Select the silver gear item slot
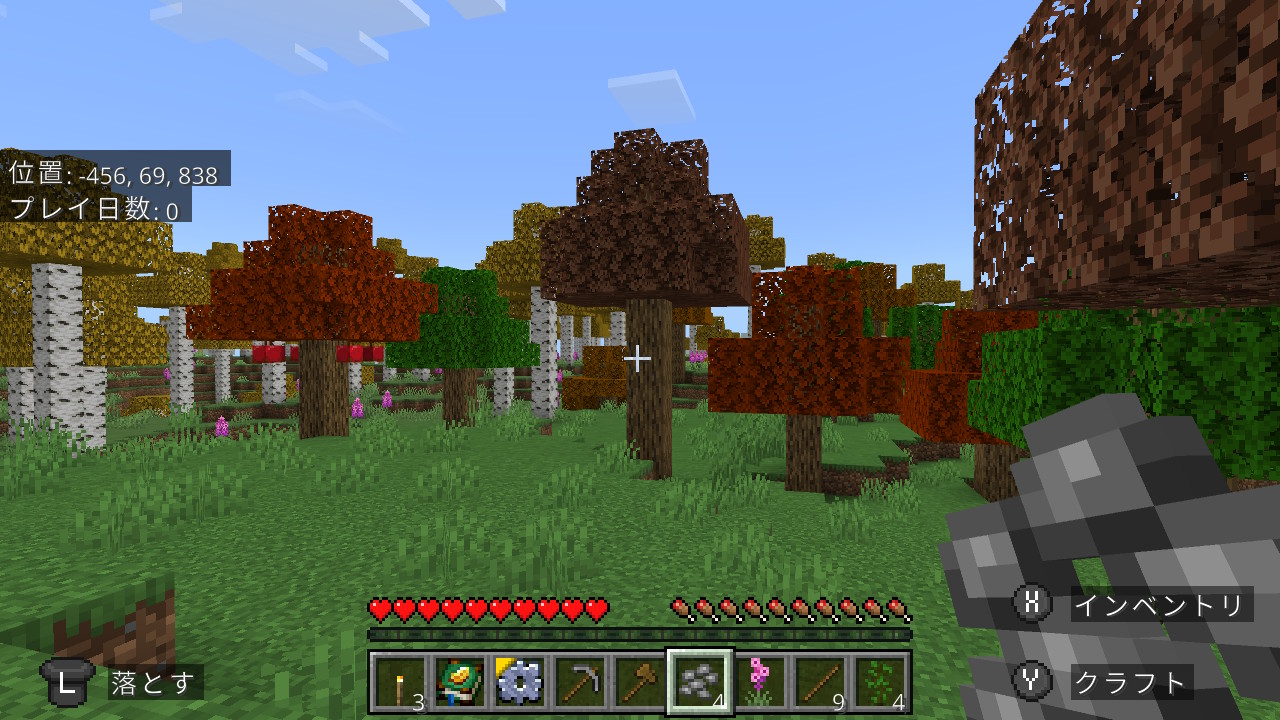The height and width of the screenshot is (720, 1280). 520,682
